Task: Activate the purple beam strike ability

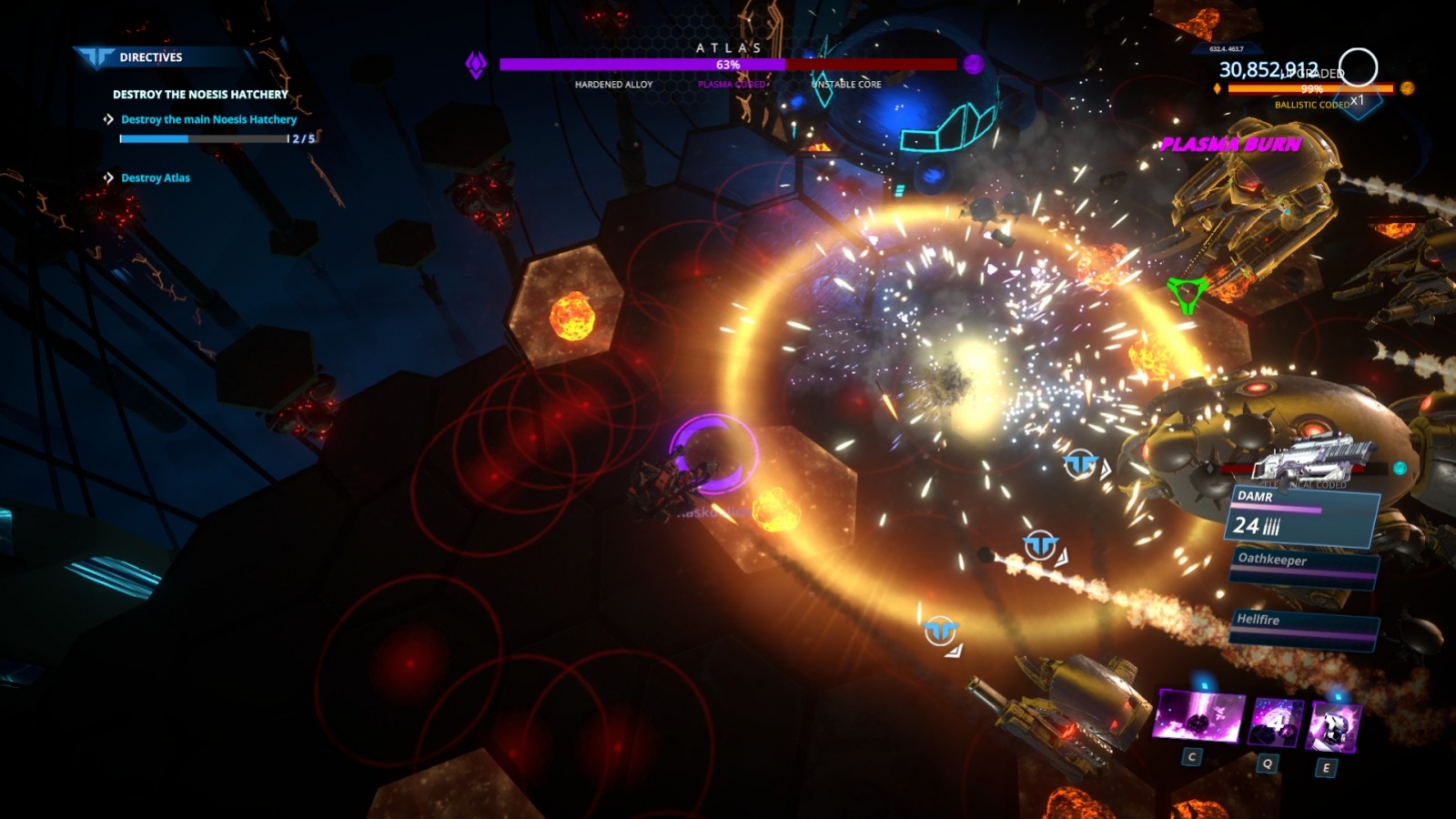Action: click(x=1198, y=716)
